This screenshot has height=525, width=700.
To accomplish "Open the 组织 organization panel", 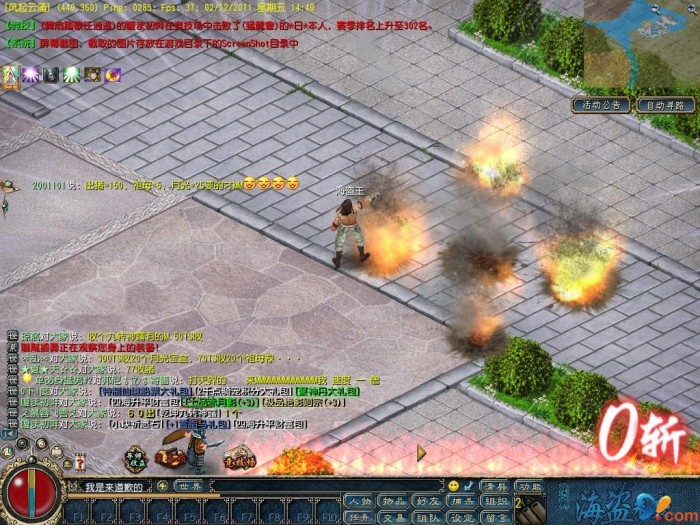I will click(x=497, y=501).
